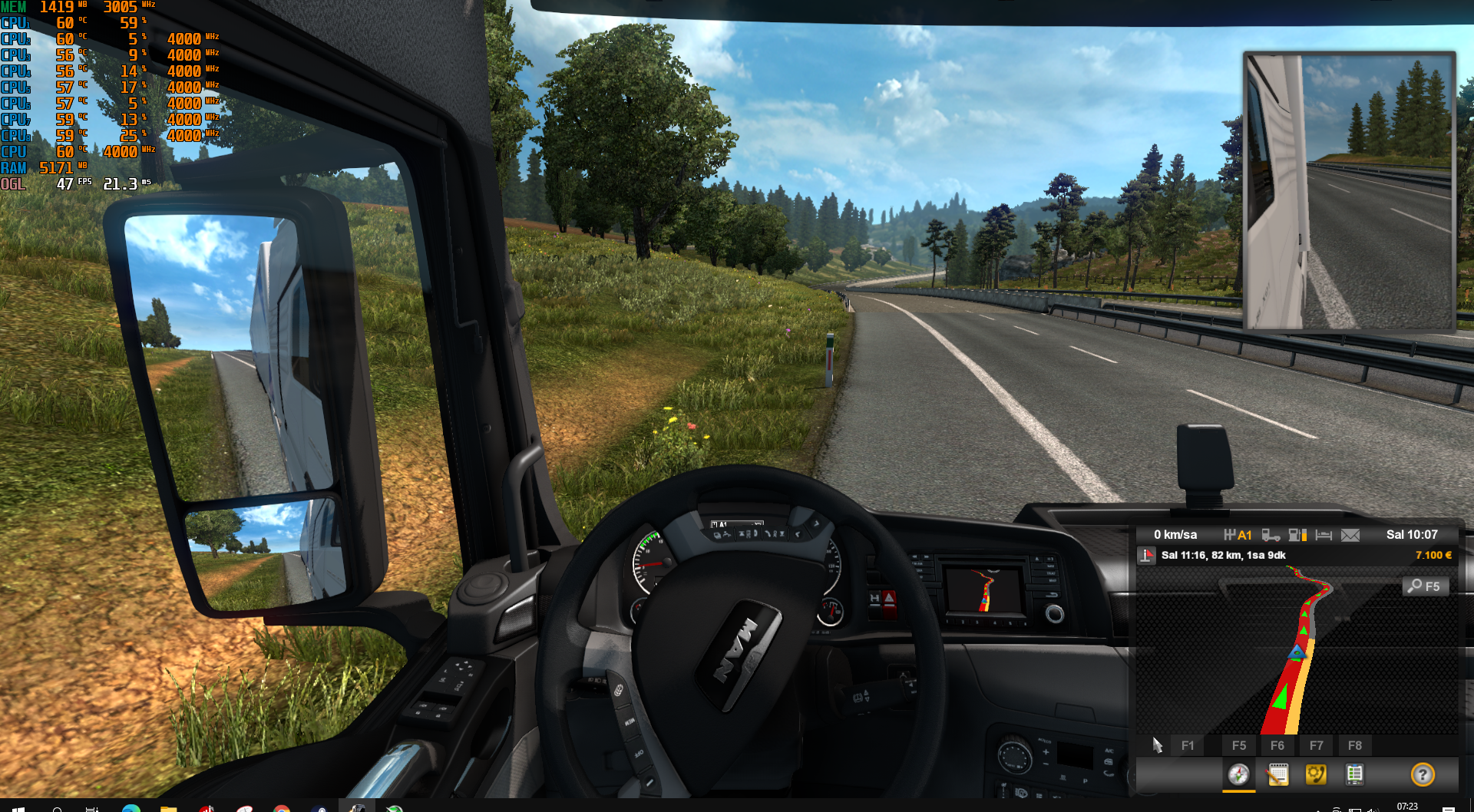Select the route advisor GPS map
Image resolution: width=1474 pixels, height=812 pixels.
(1297, 651)
